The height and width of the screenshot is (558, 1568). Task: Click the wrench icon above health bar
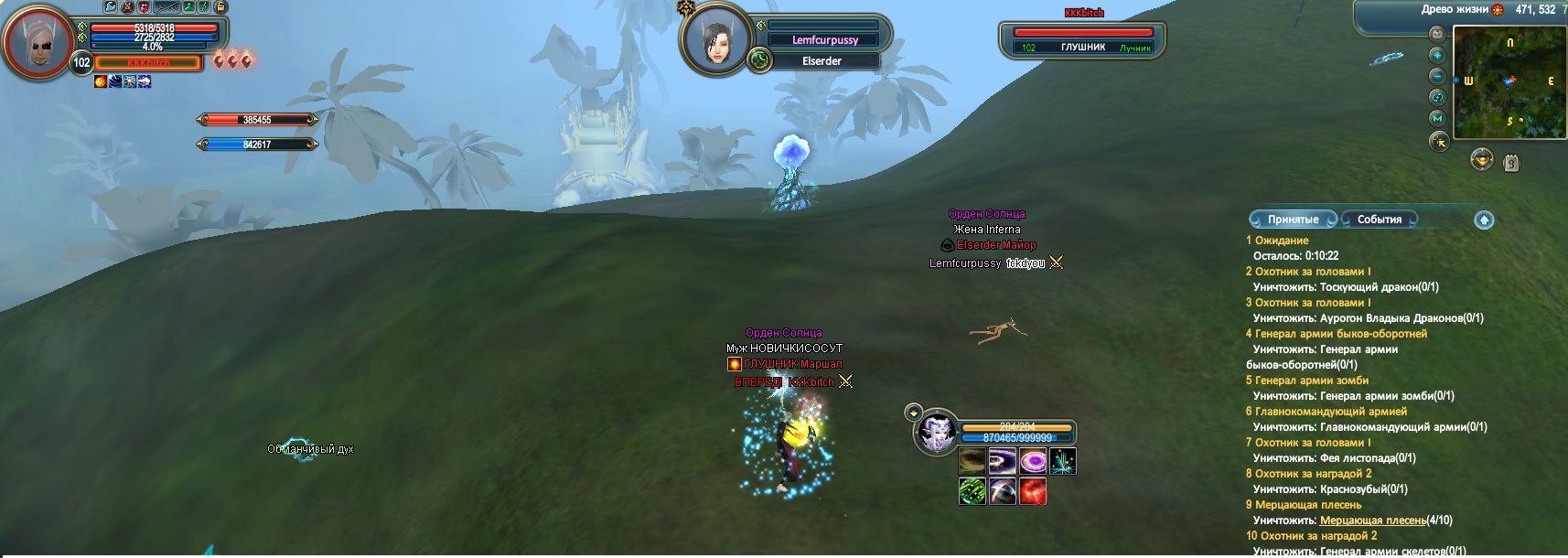click(110, 7)
